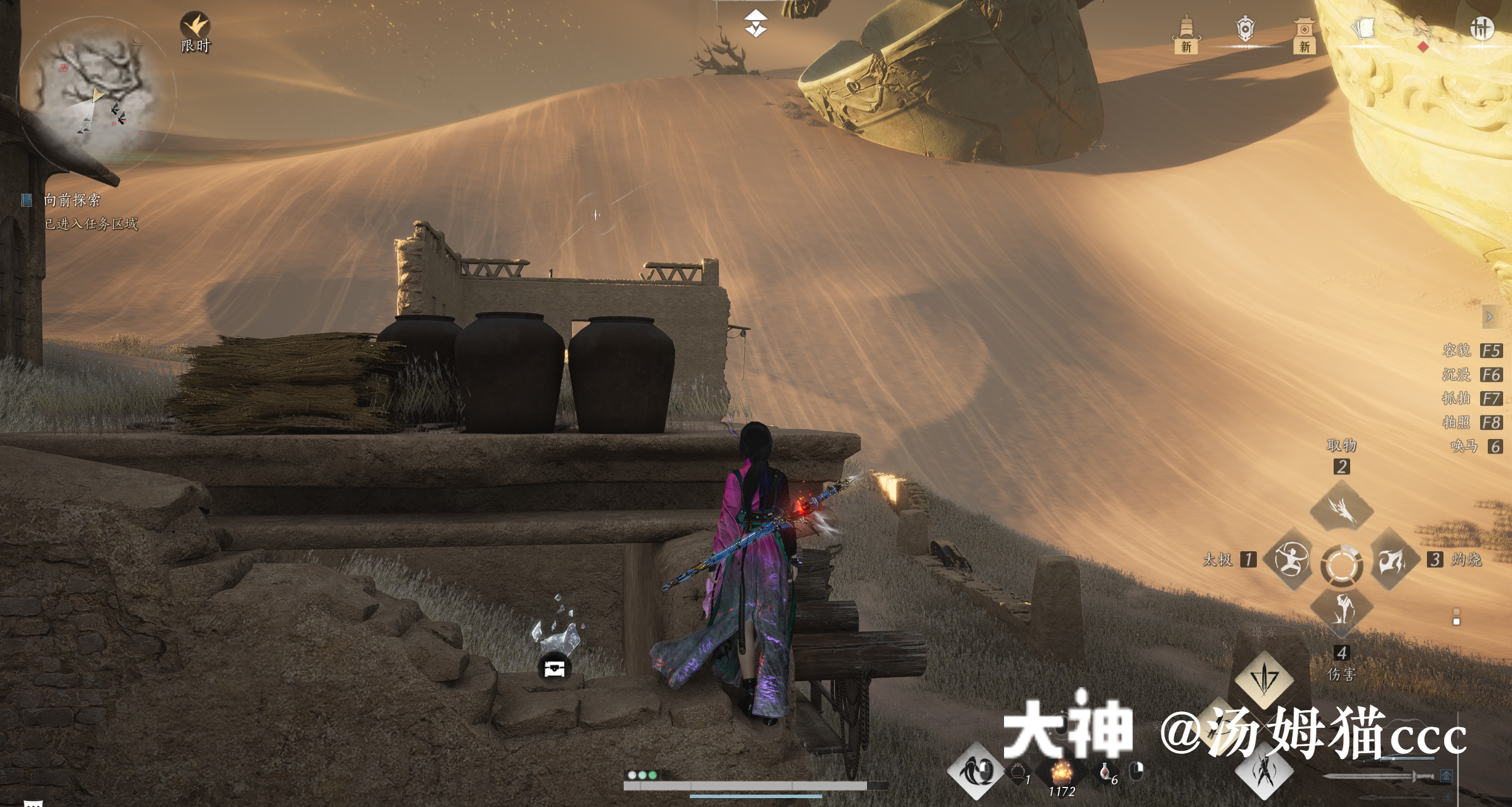Select the 向前探索 quest tracker entry
1512x807 pixels.
[71, 200]
